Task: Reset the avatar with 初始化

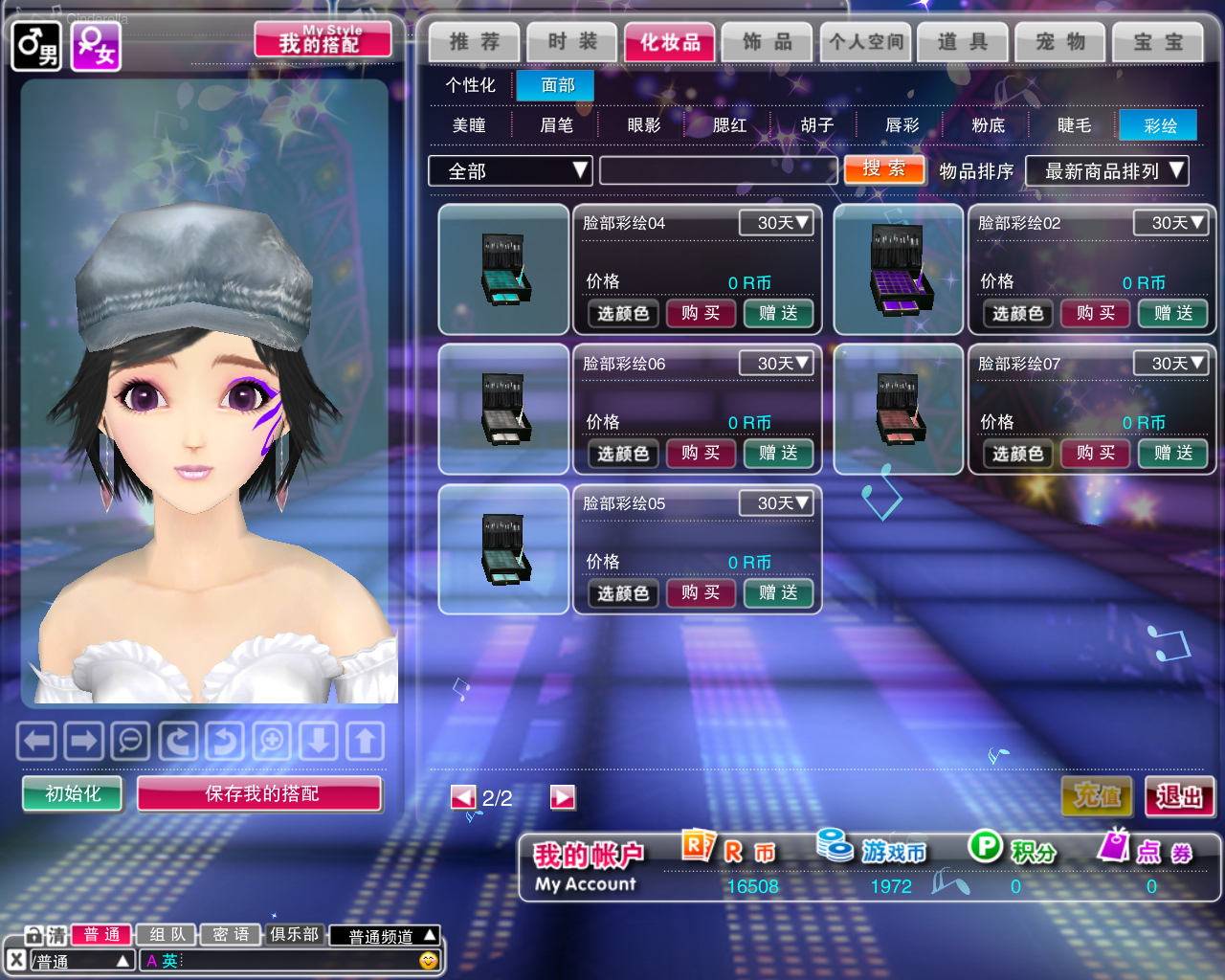Action: click(73, 793)
